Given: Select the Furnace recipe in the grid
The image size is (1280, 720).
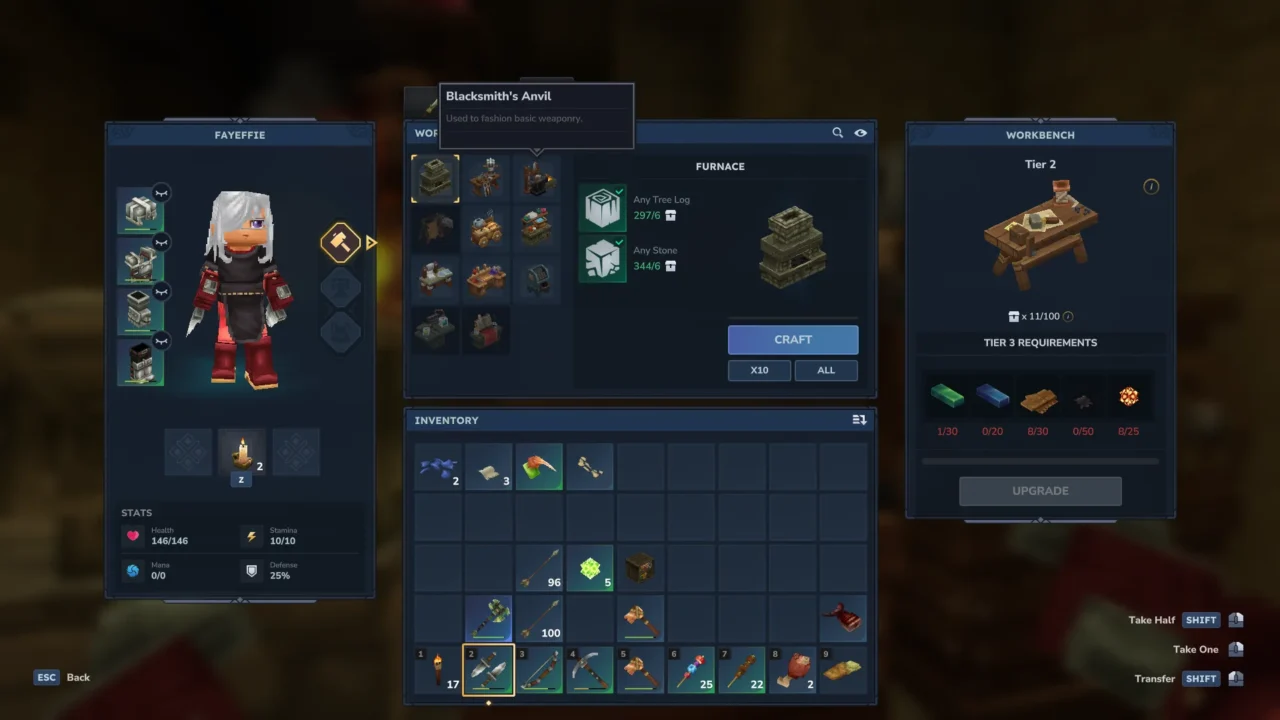Looking at the screenshot, I should coord(435,179).
